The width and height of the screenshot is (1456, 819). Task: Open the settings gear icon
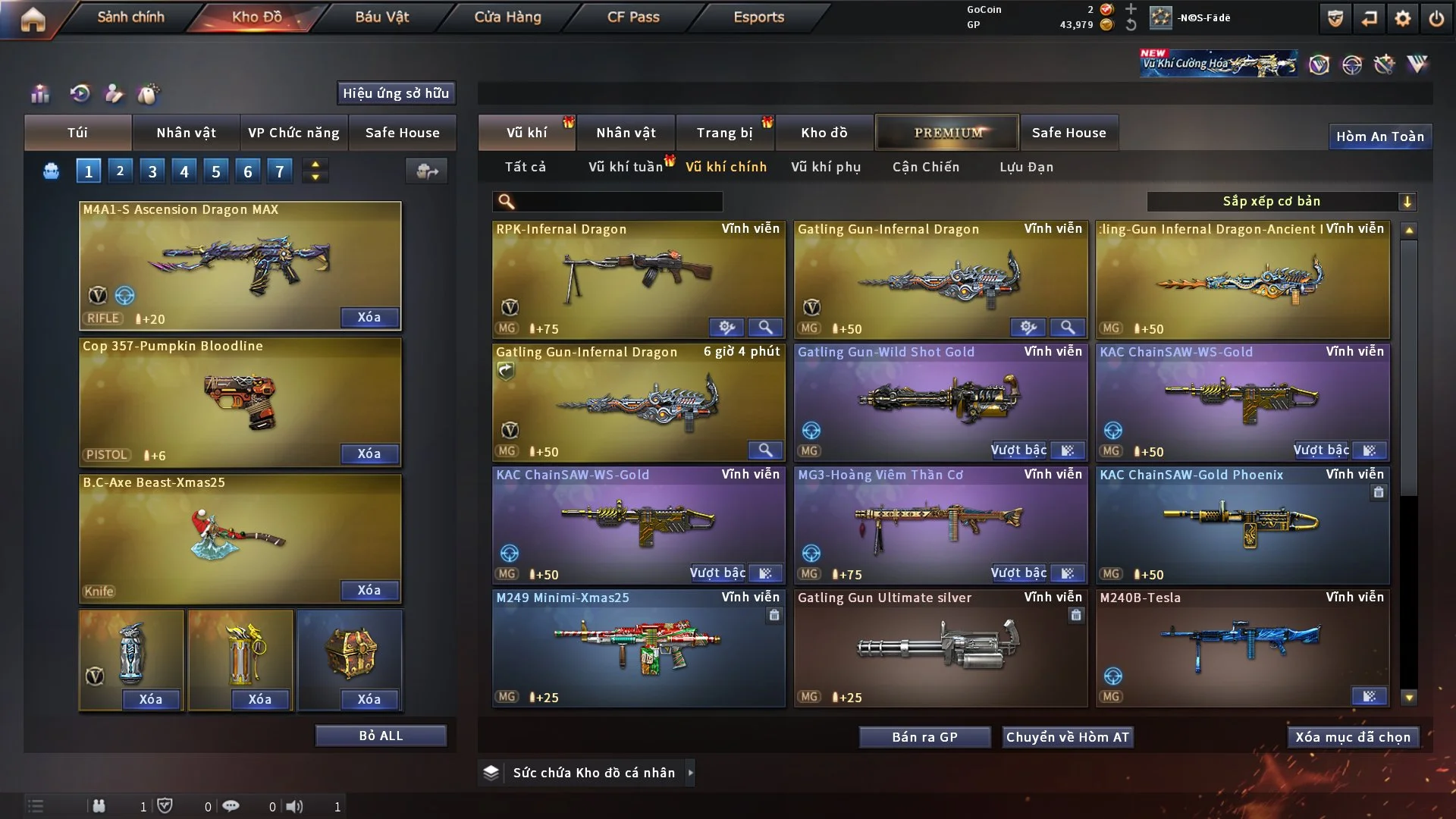[1402, 19]
